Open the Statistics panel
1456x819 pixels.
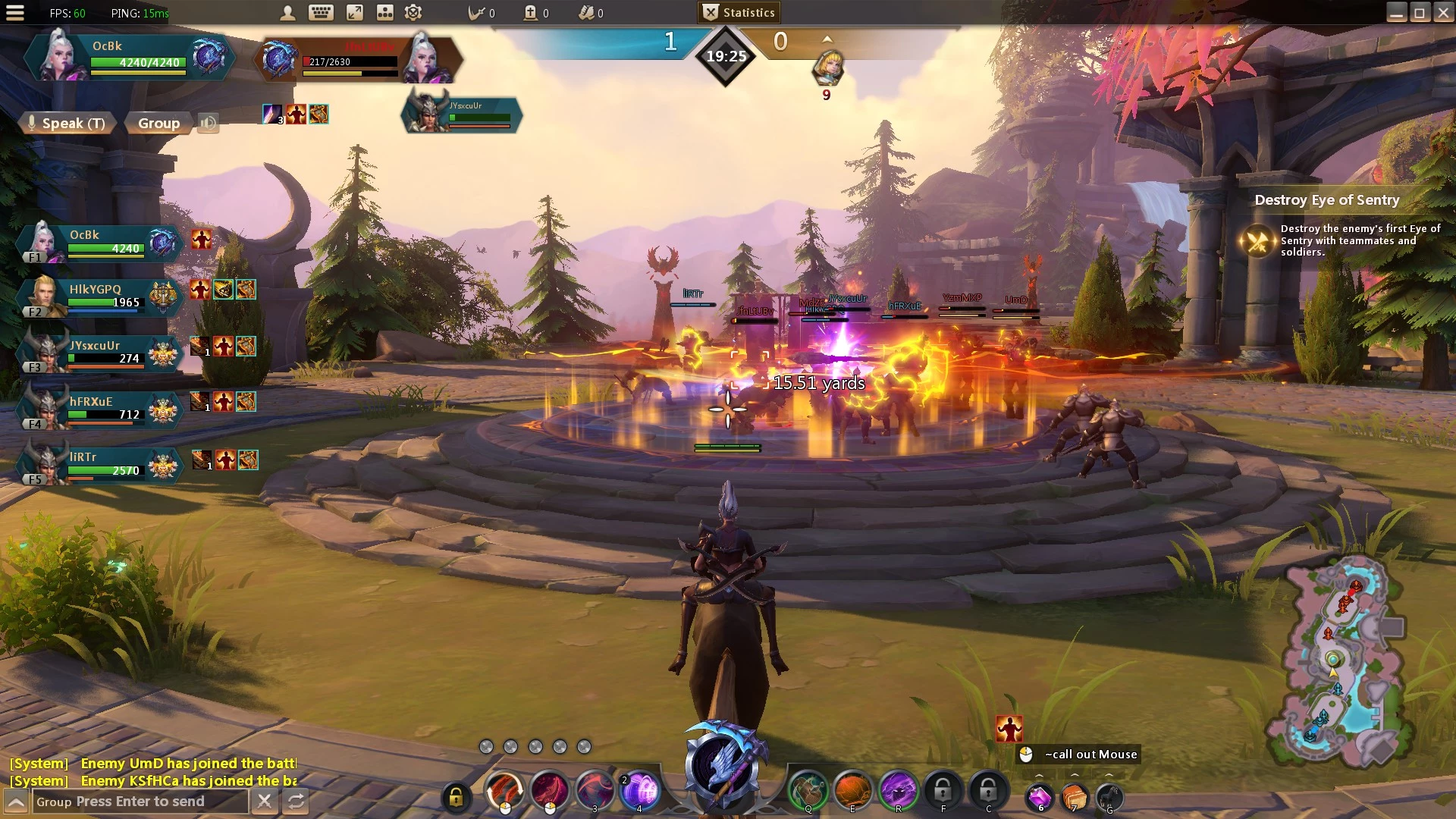pos(739,13)
